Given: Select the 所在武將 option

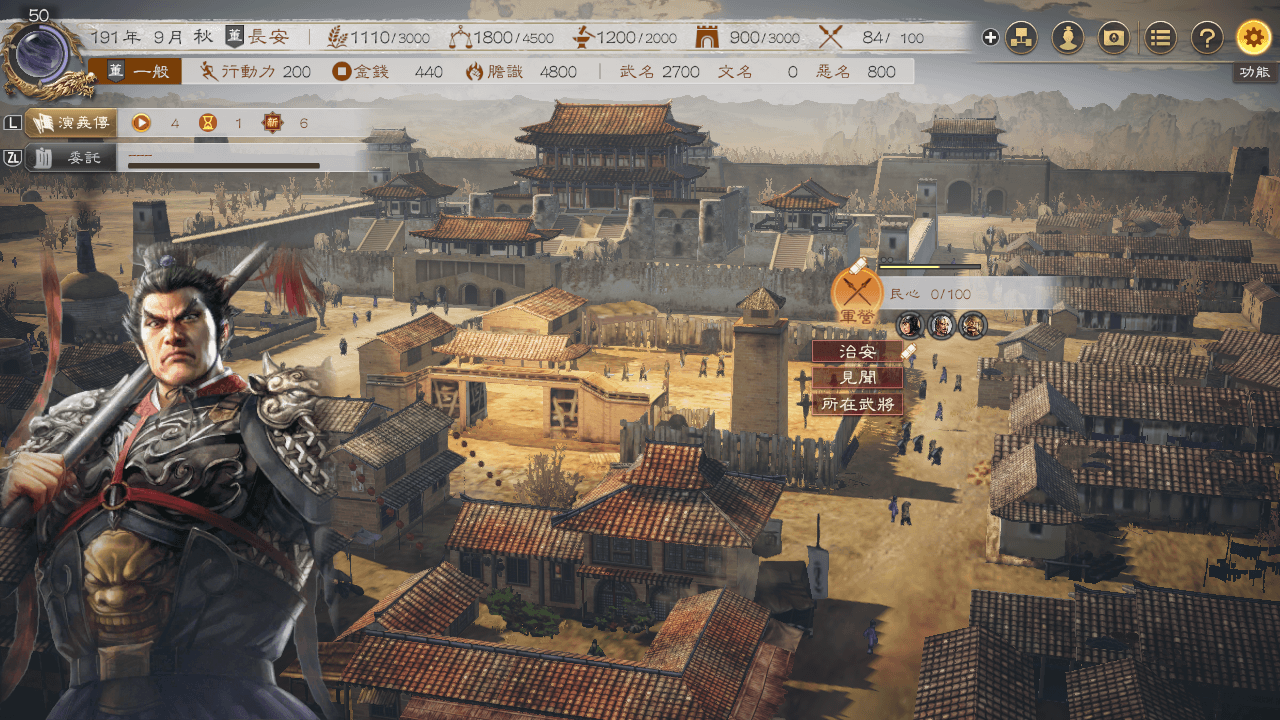Looking at the screenshot, I should point(857,404).
